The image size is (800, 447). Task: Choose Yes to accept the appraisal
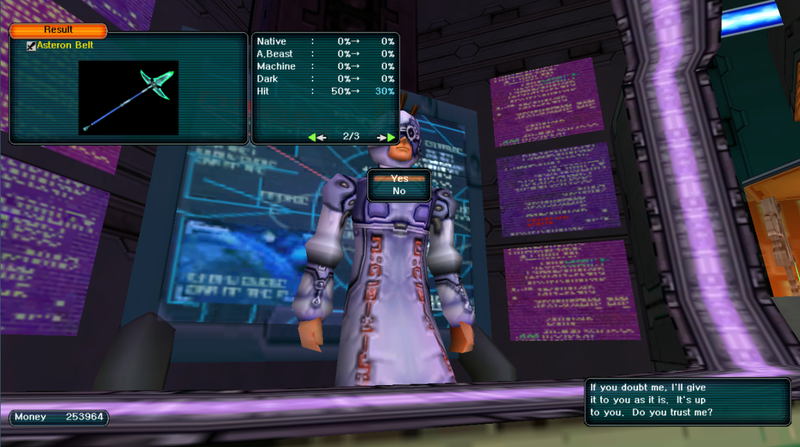pos(399,178)
